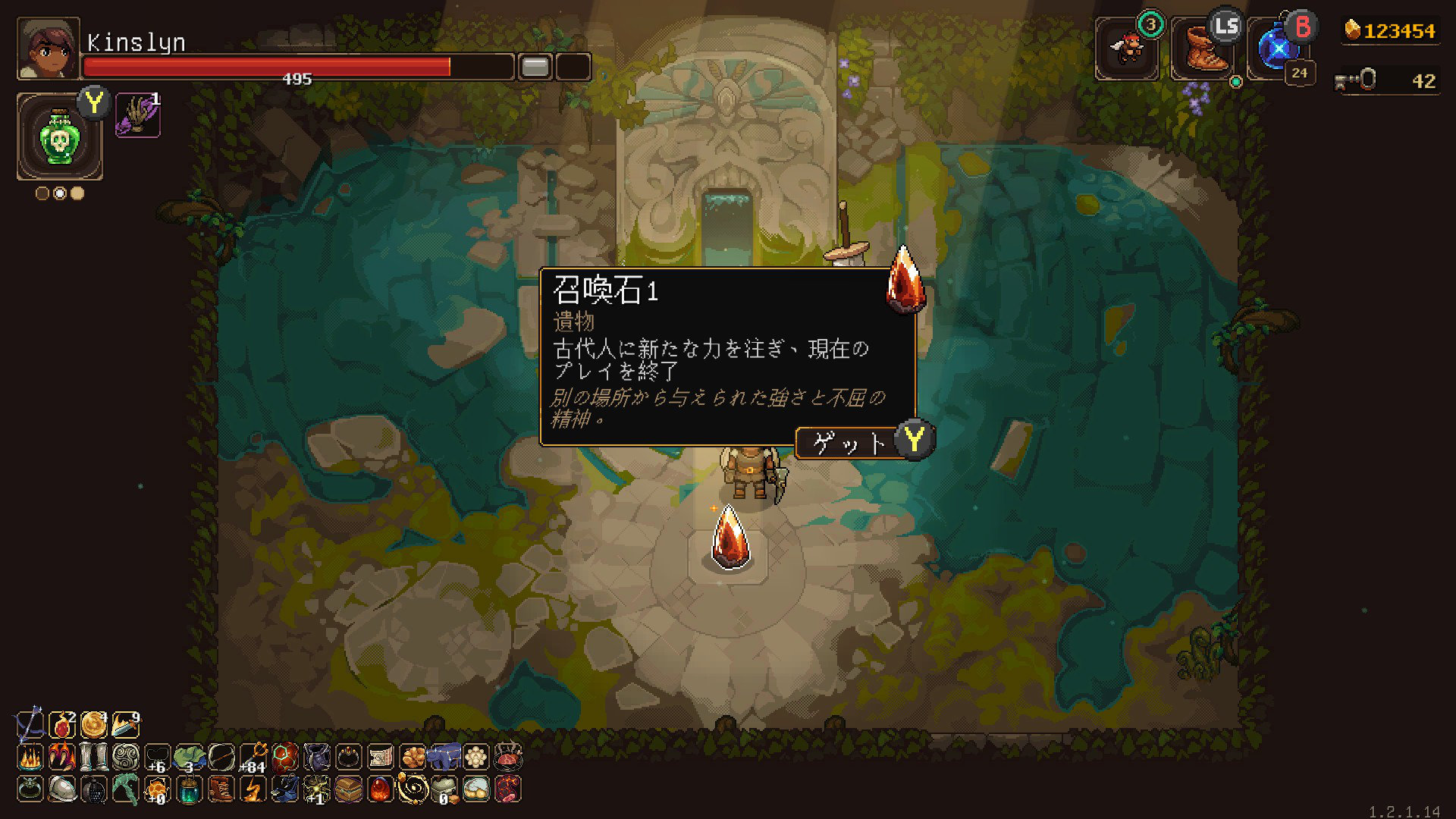
Task: Activate the brown boot ability slot
Action: coord(1203,50)
